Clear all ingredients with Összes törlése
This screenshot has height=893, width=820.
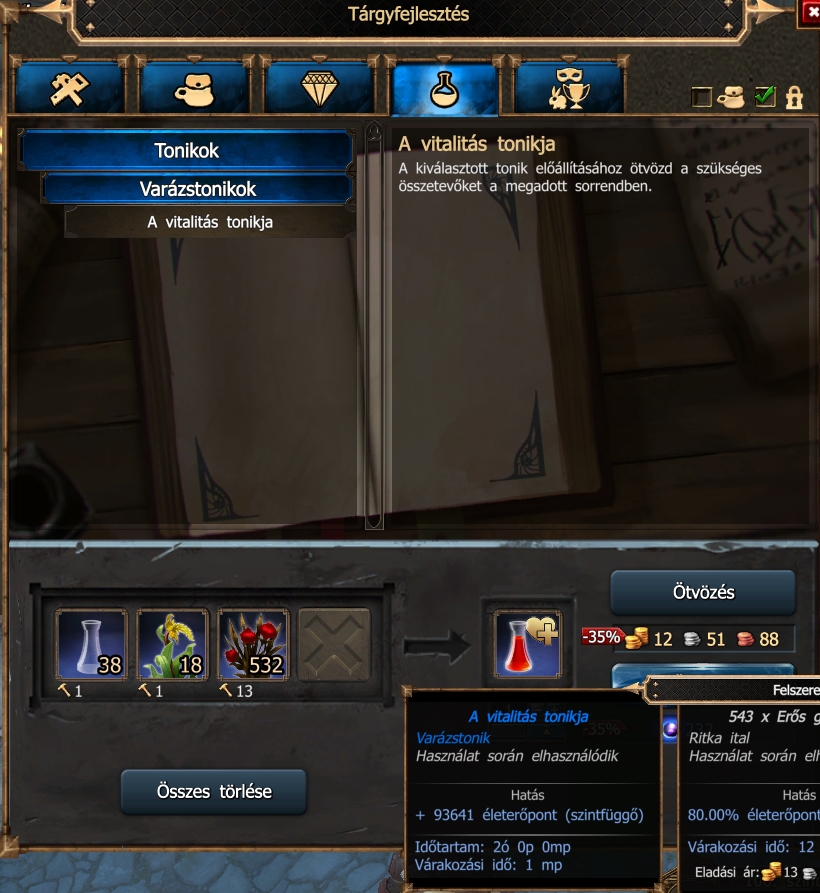click(213, 792)
